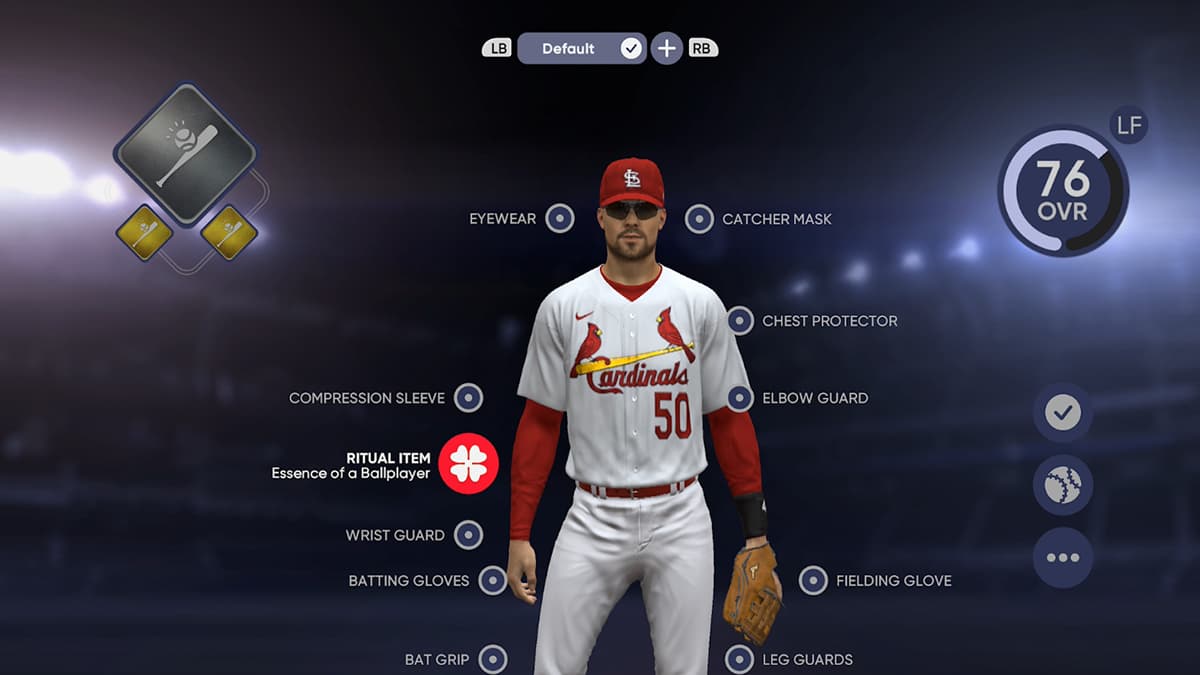This screenshot has width=1200, height=675.
Task: Click the round checkmark button
Action: 1062,412
